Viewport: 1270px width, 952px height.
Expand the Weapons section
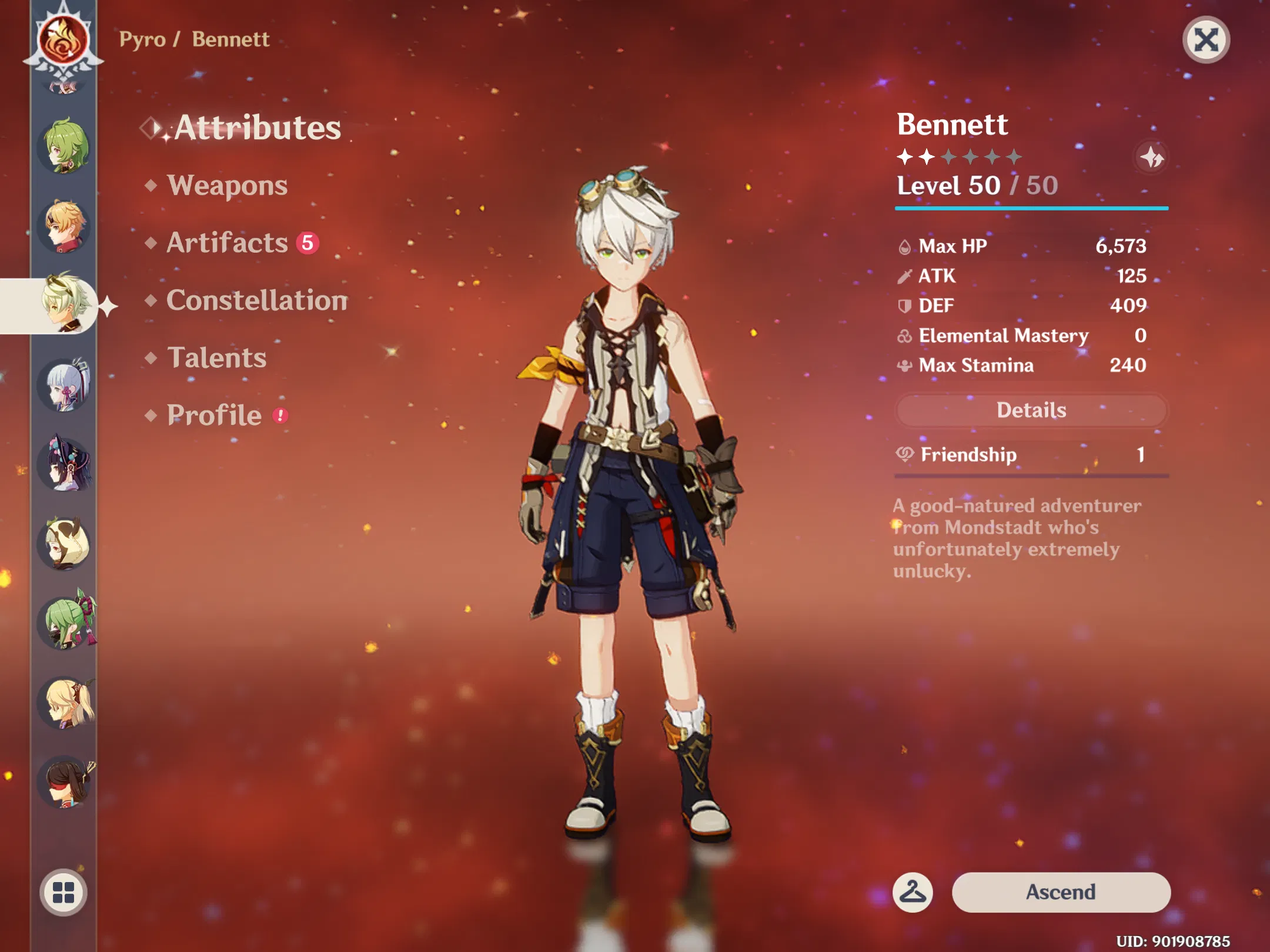coord(228,186)
